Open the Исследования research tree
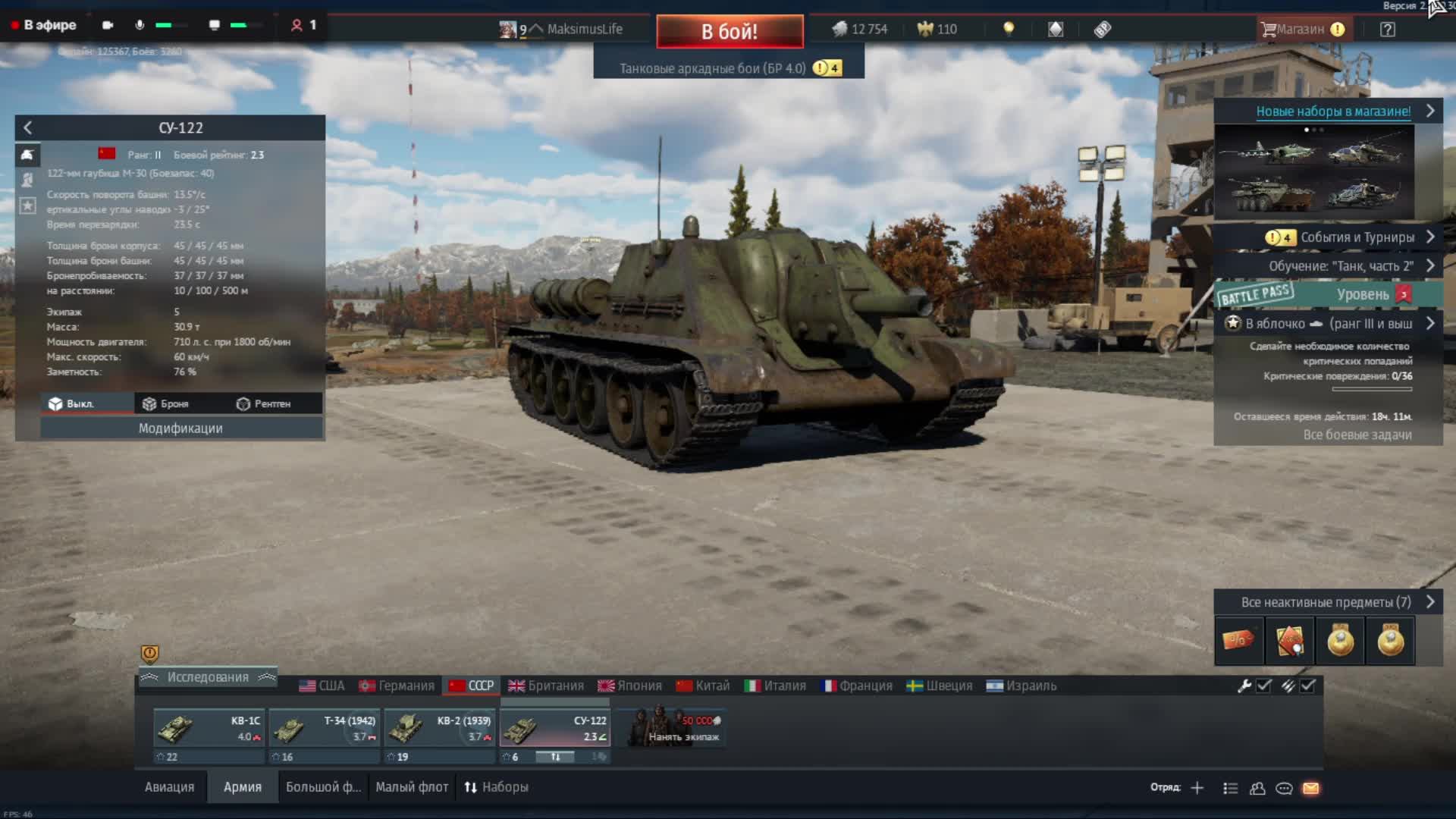 [x=208, y=677]
